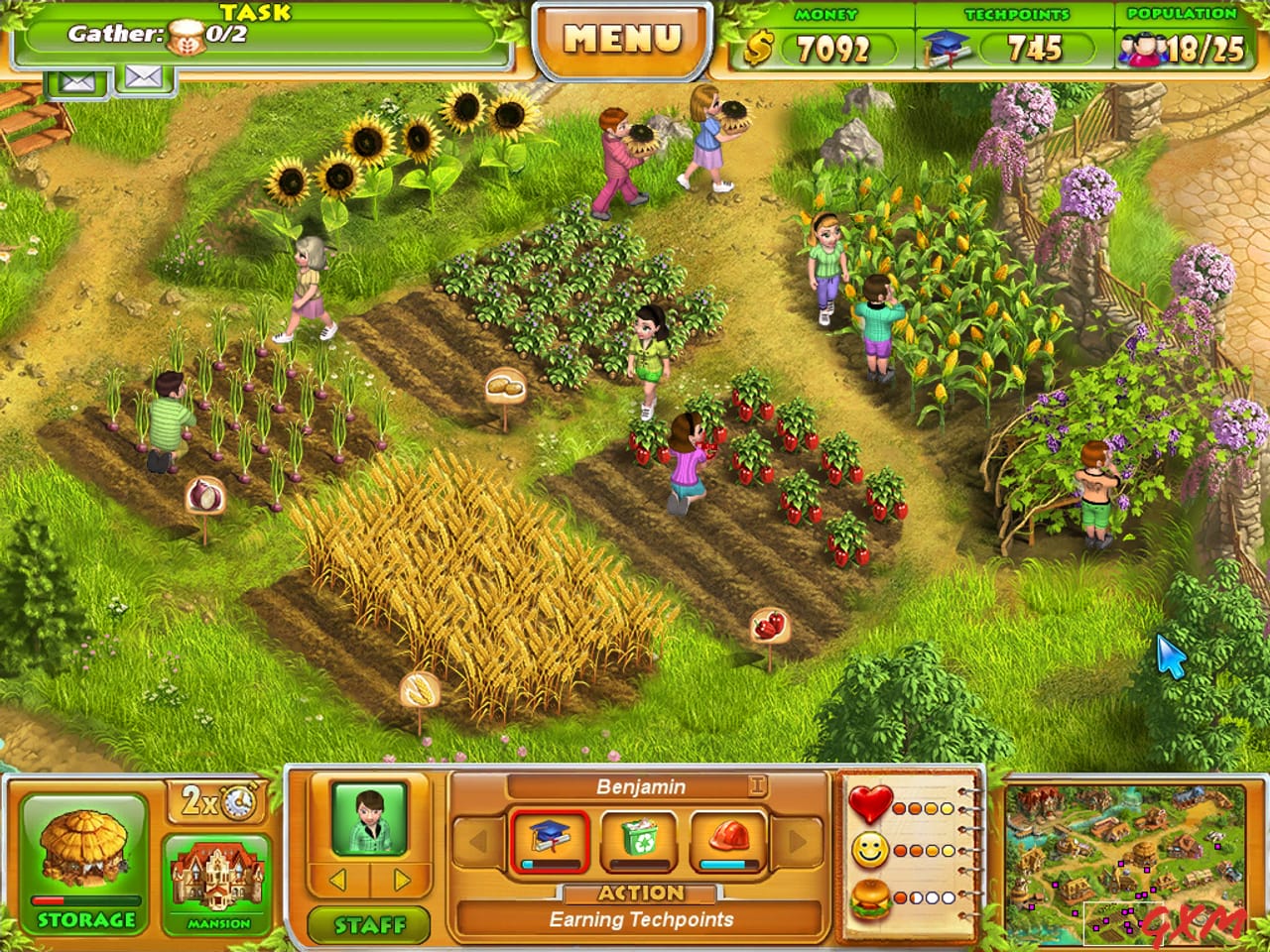Click the wheat field marker sign
Image resolution: width=1270 pixels, height=952 pixels.
click(x=420, y=687)
